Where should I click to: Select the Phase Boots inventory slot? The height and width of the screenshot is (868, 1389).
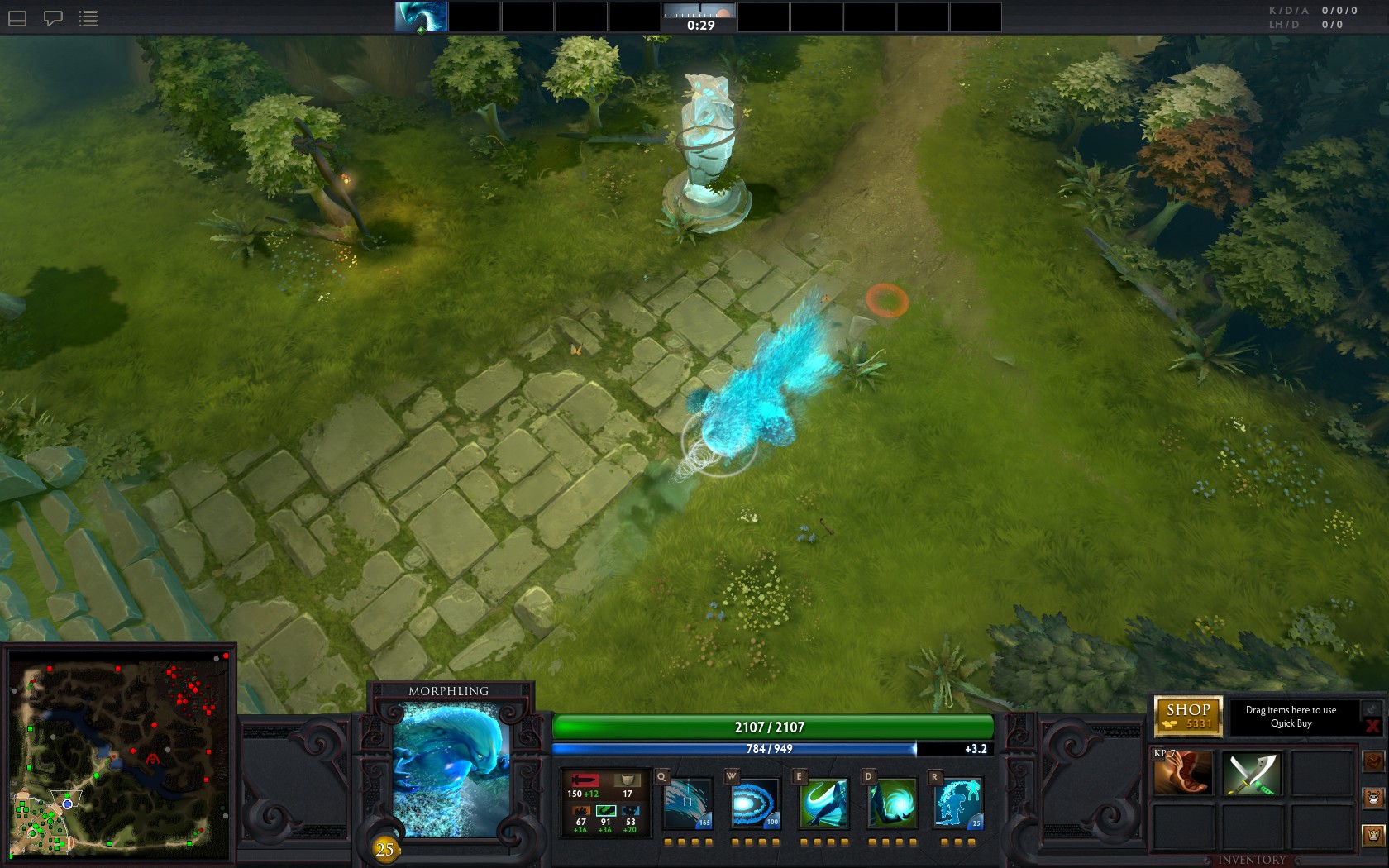pos(1182,773)
